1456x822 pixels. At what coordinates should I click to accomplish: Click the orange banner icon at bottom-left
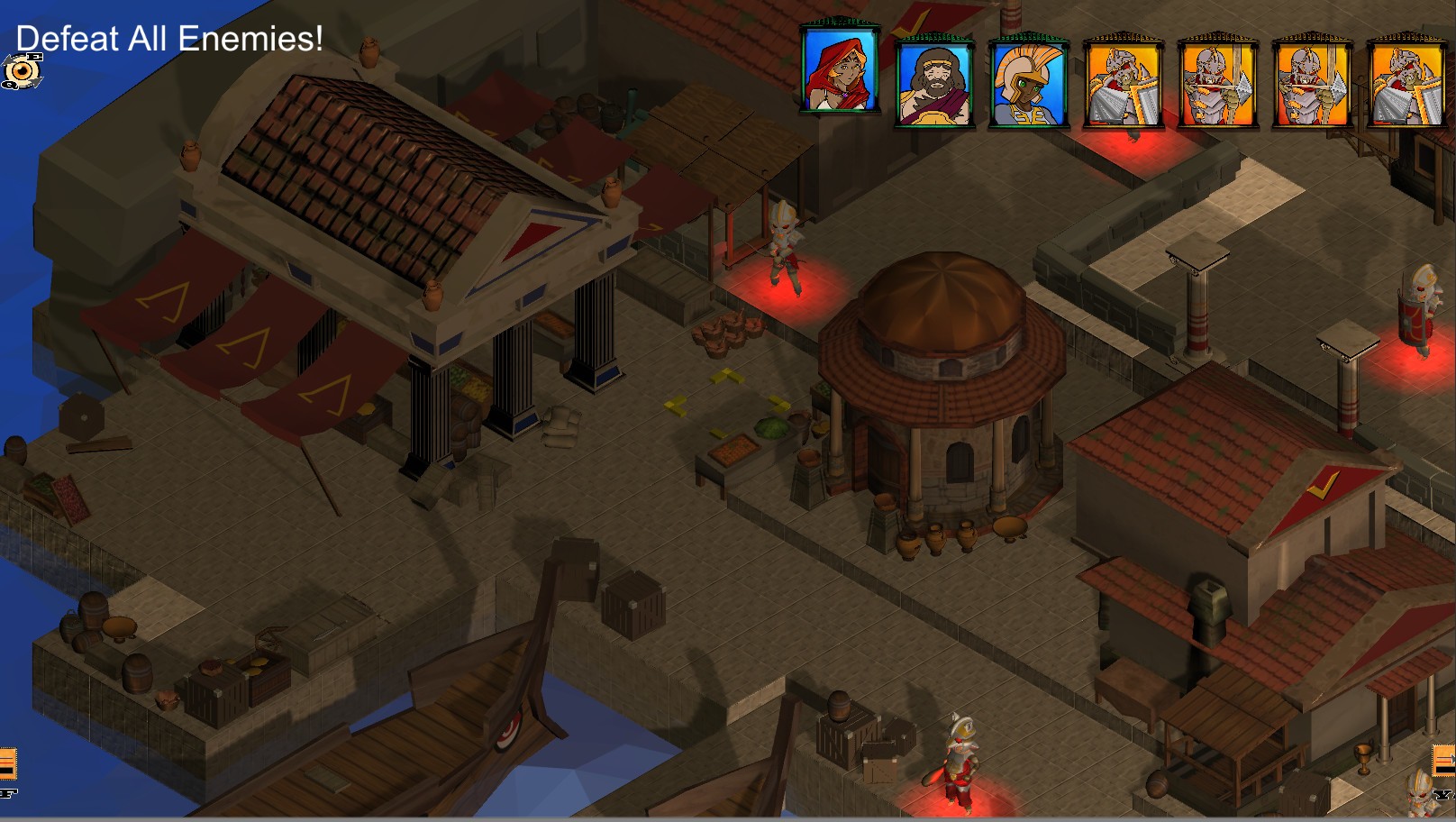(x=6, y=762)
